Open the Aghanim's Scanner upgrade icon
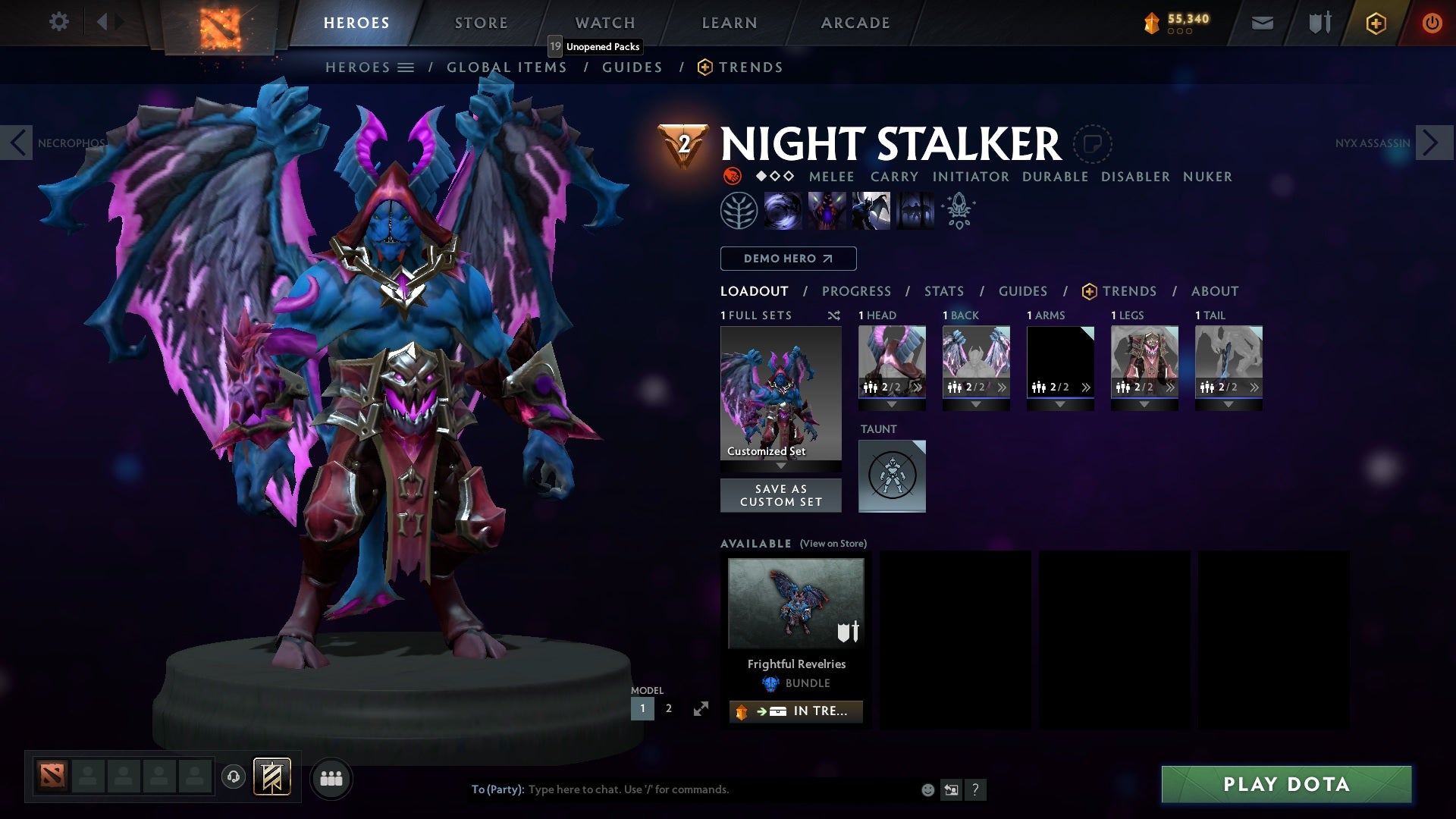 click(x=957, y=210)
